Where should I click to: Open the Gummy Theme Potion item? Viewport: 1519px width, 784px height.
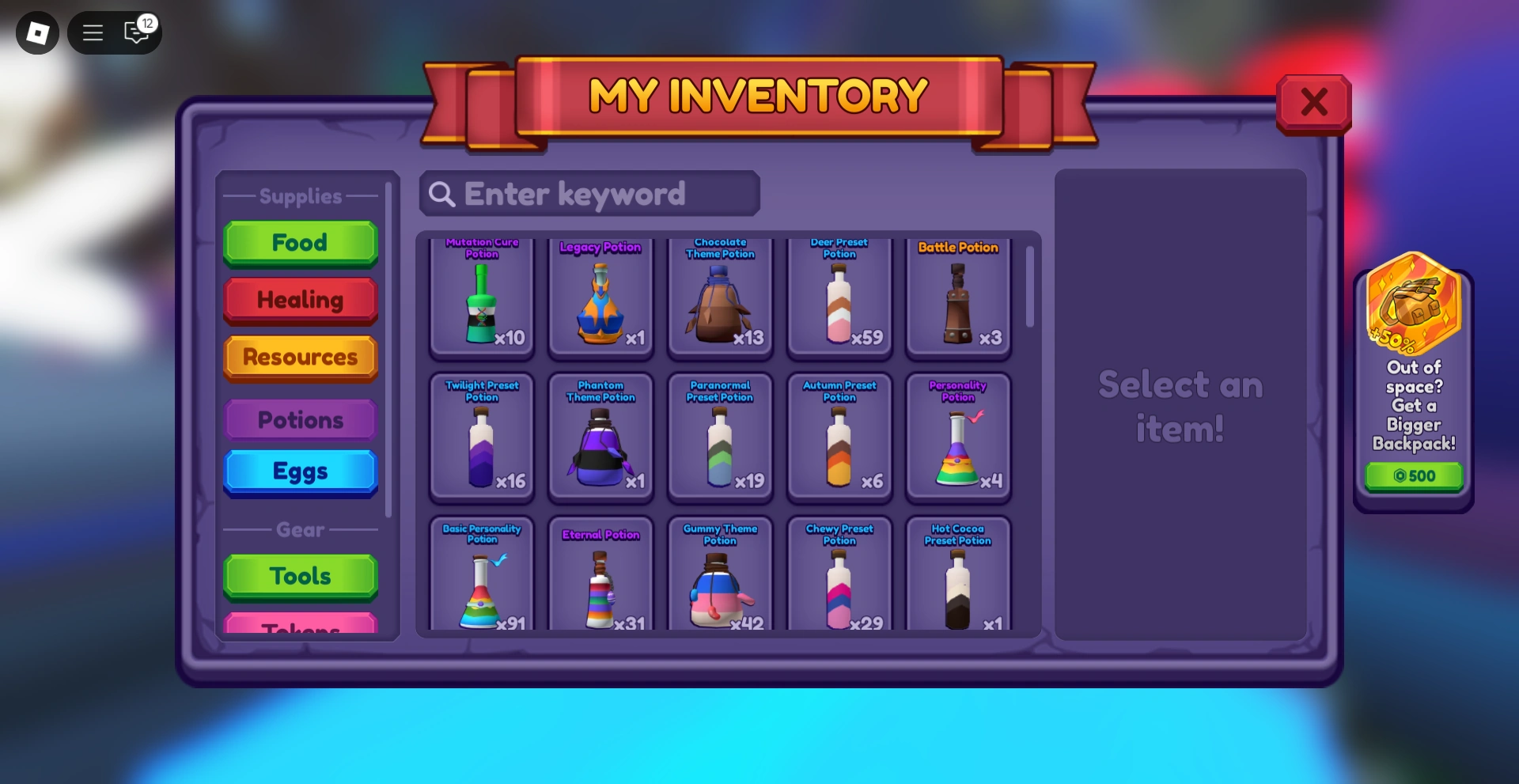pos(721,578)
